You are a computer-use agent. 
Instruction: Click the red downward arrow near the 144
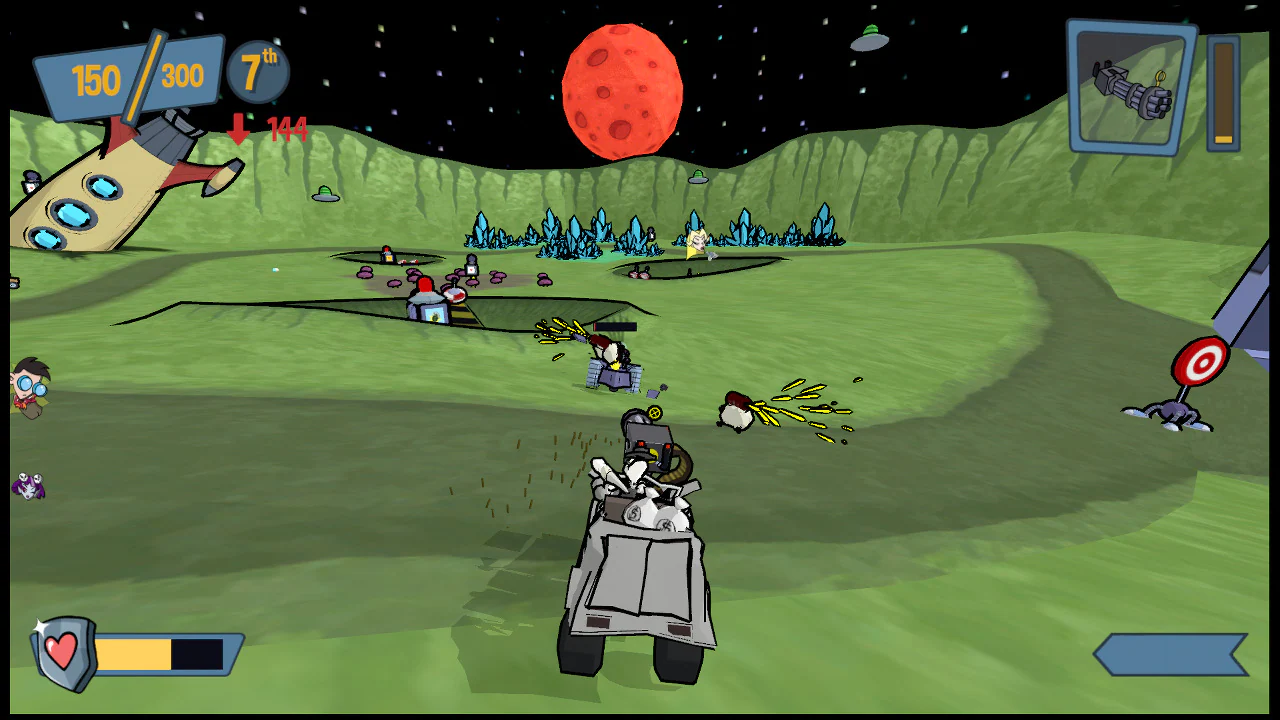pyautogui.click(x=239, y=130)
